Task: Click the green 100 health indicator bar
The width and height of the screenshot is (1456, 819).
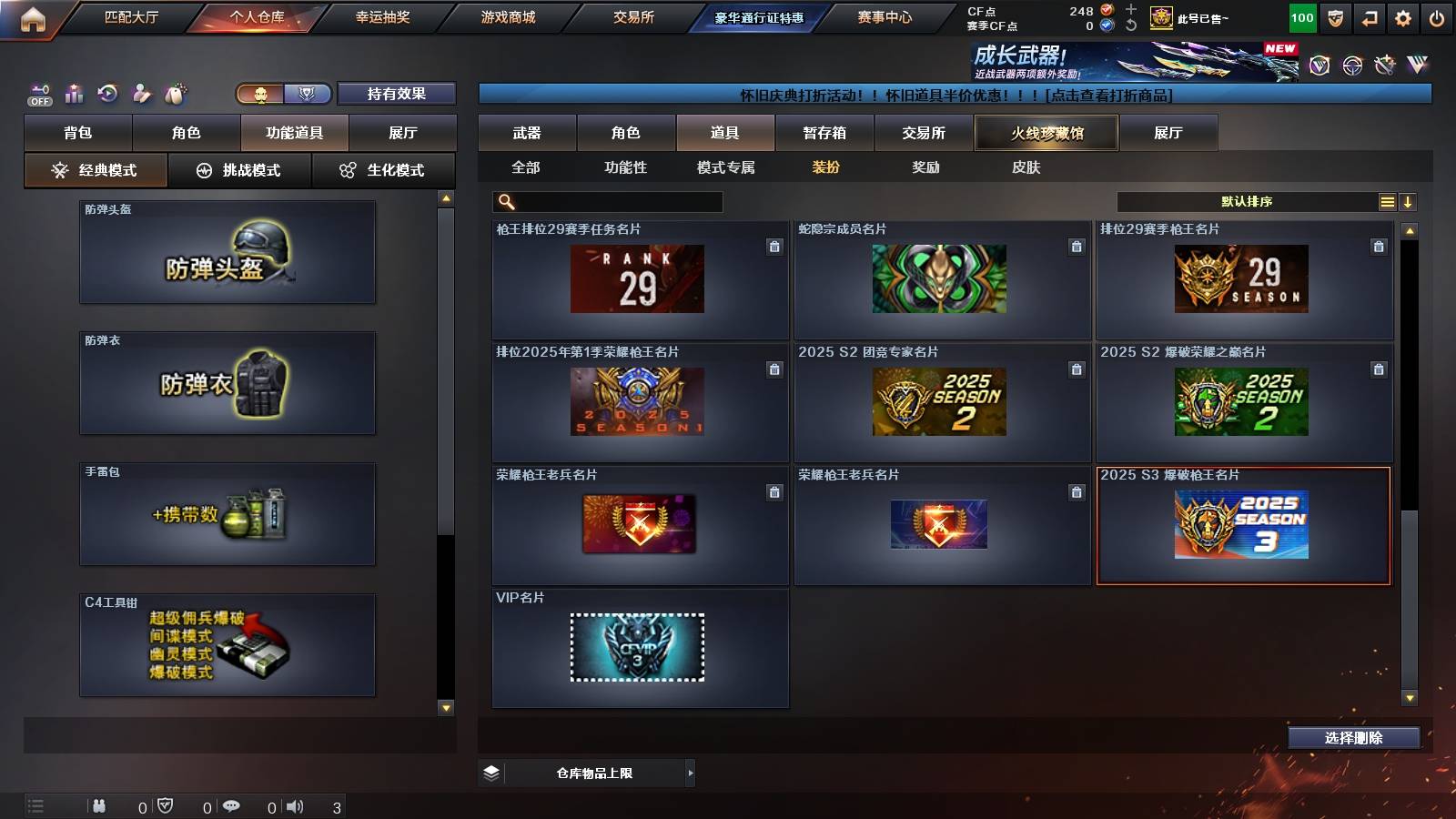Action: tap(1301, 16)
